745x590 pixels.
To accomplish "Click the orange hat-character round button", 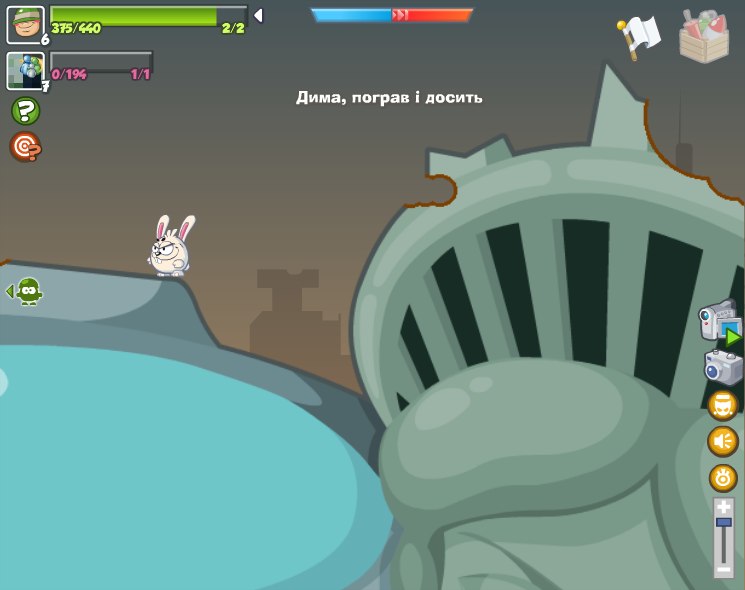I will (x=723, y=405).
